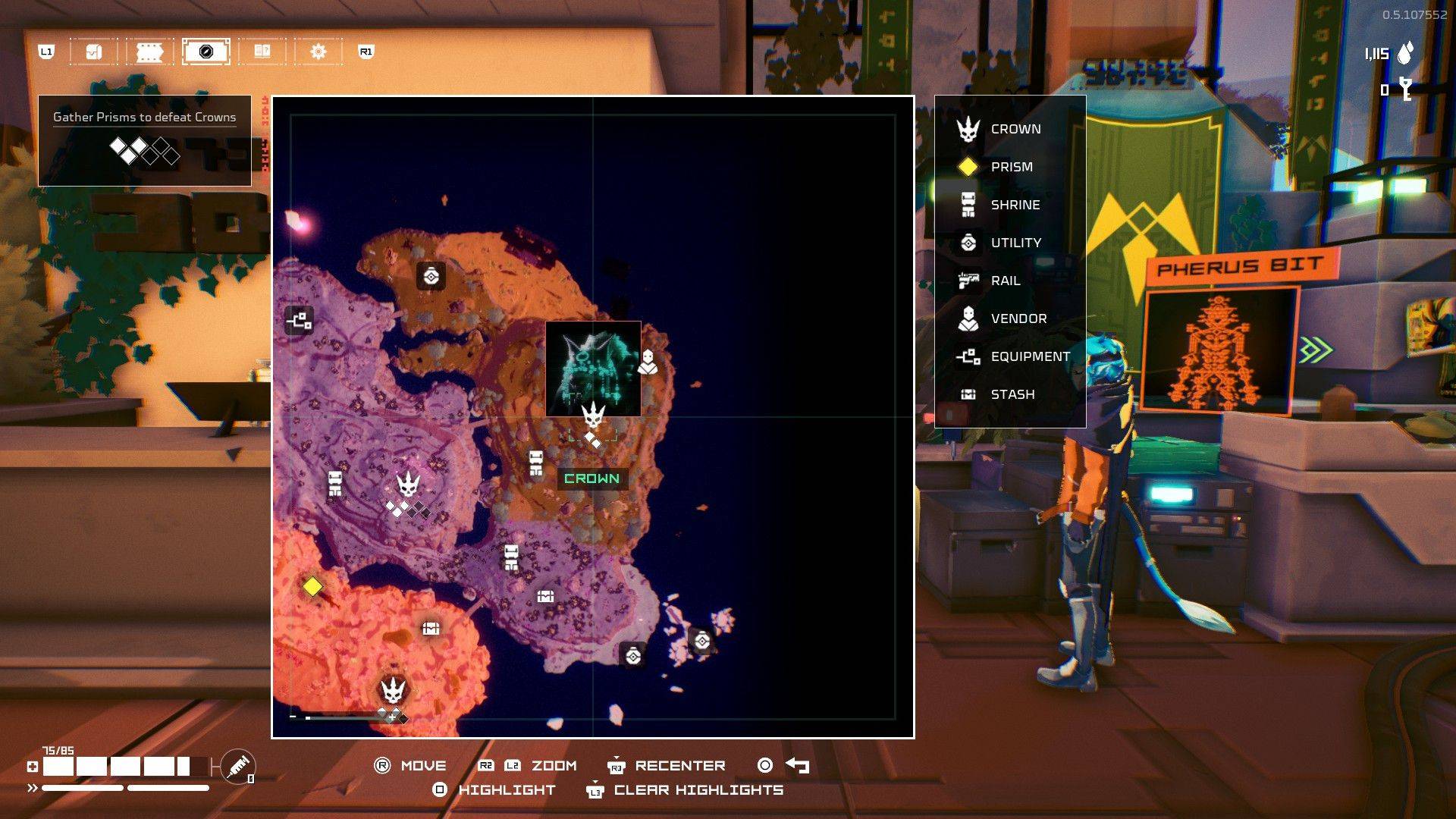1456x819 pixels.
Task: Click the yellow prism marker on map
Action: point(312,587)
